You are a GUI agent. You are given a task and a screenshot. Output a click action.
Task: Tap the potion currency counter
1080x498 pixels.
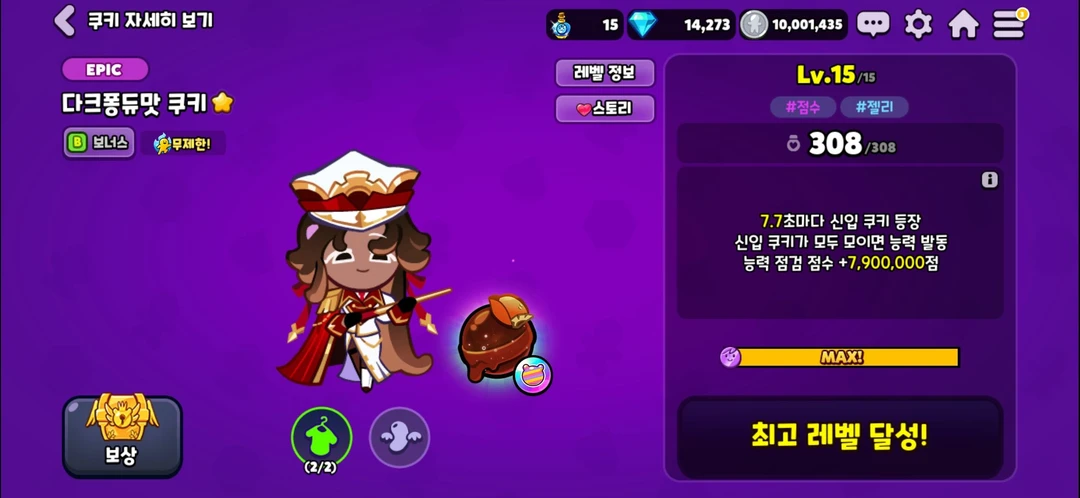585,24
